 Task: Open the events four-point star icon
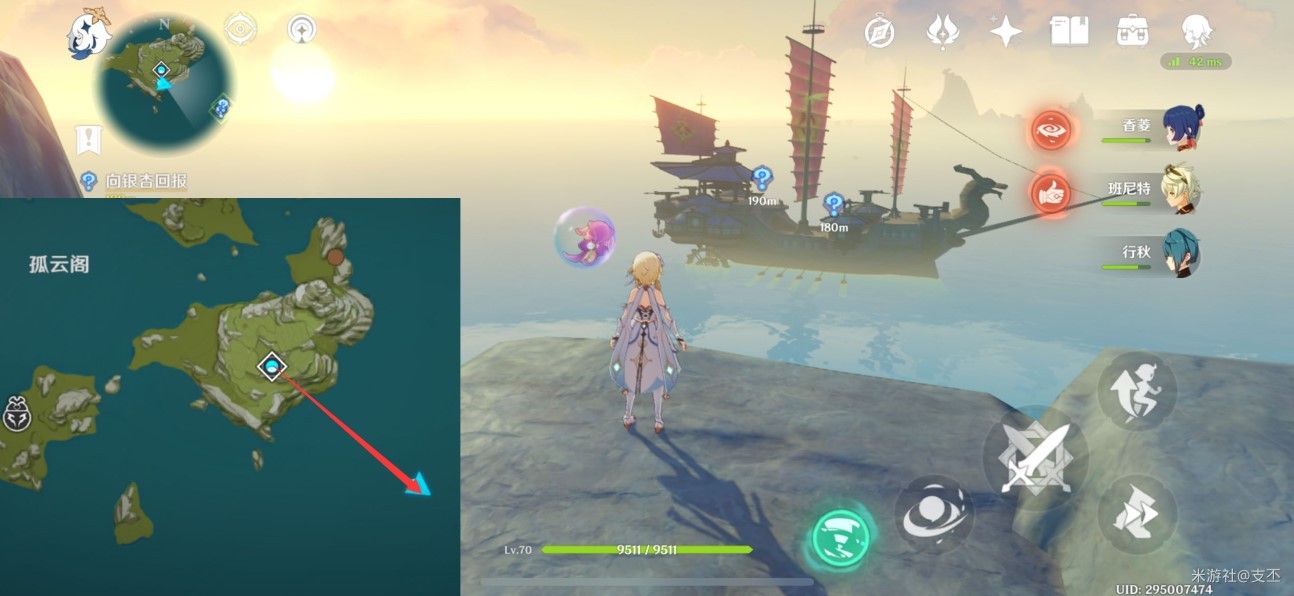coord(1005,32)
